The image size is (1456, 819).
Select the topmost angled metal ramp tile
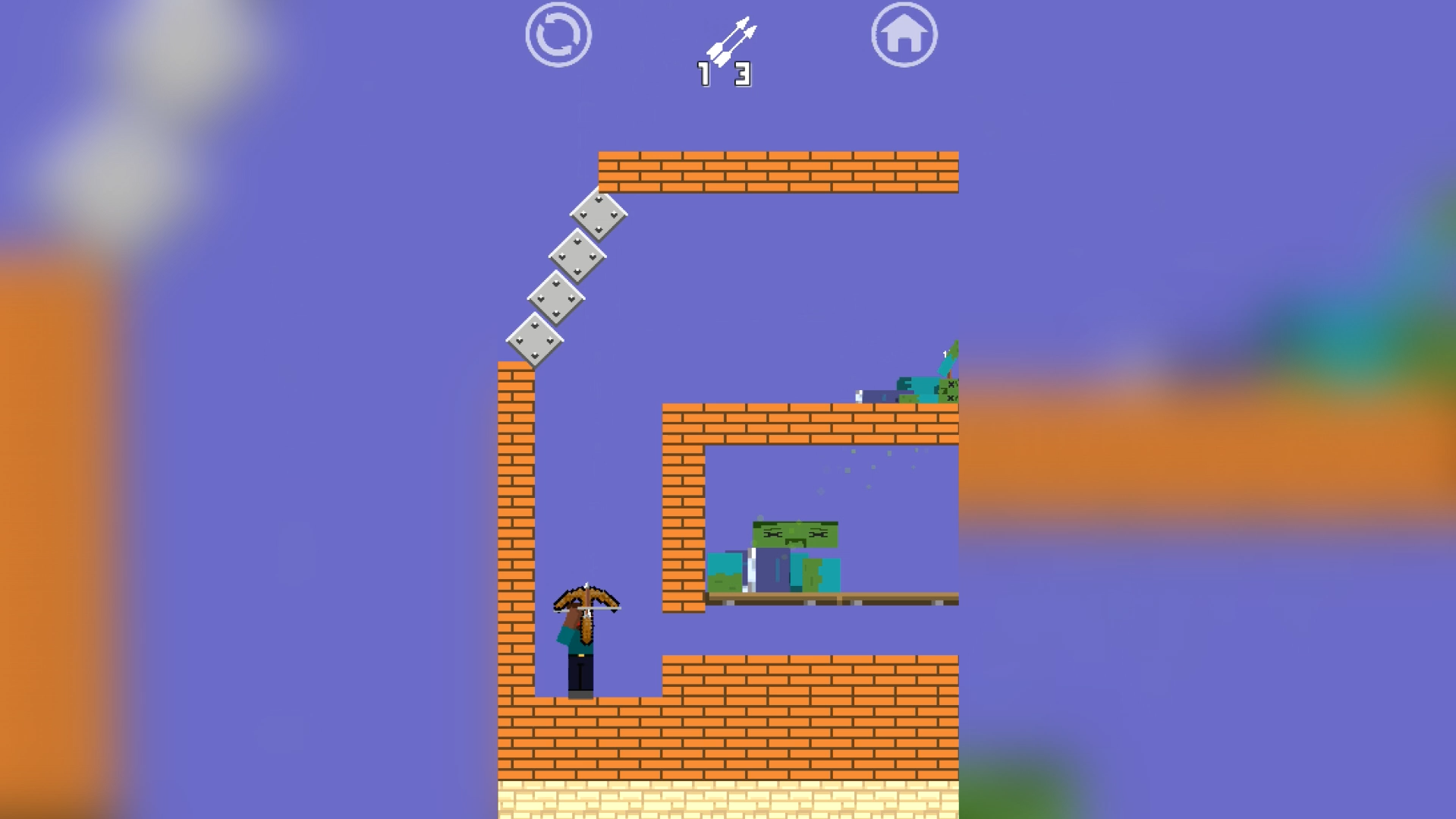[x=599, y=216]
